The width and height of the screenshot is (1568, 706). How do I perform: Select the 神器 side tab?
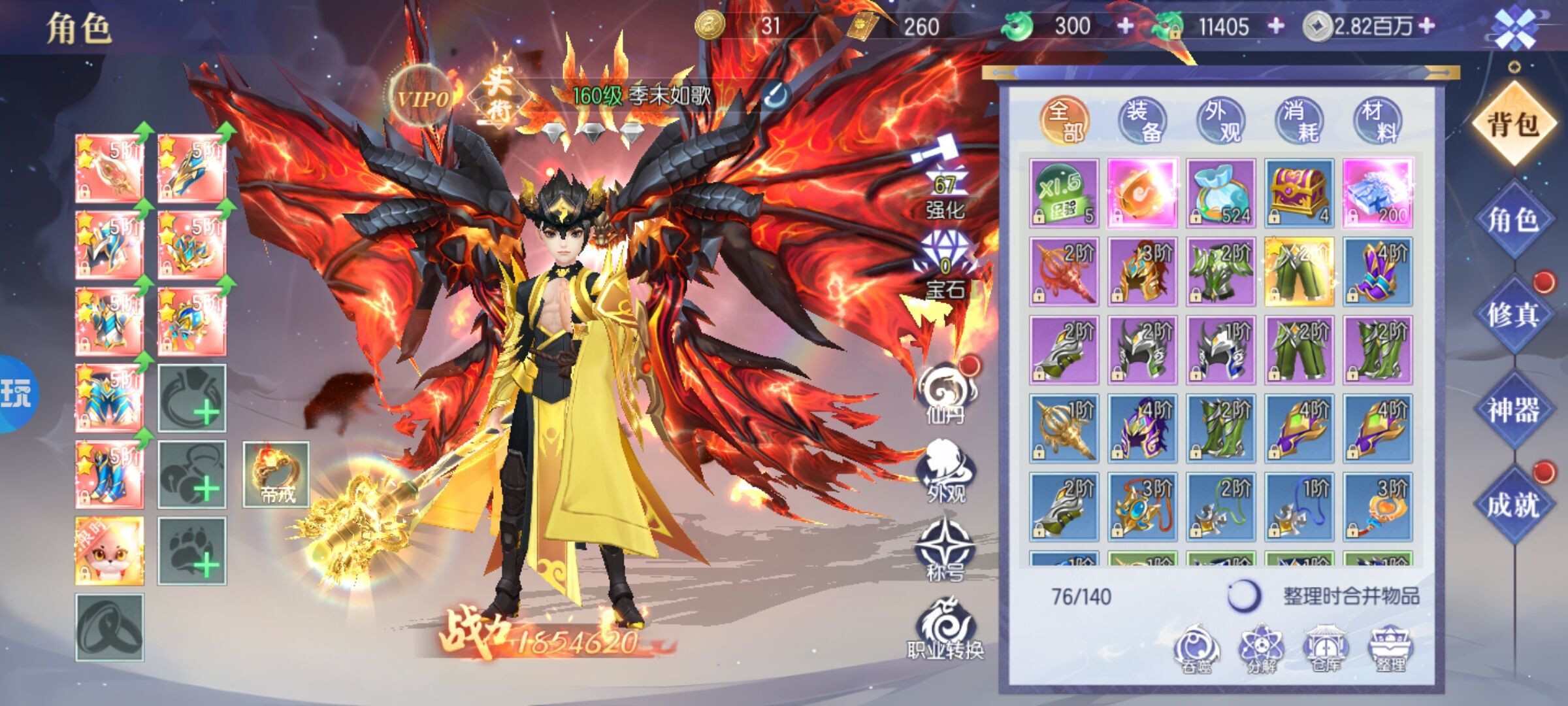[x=1513, y=410]
